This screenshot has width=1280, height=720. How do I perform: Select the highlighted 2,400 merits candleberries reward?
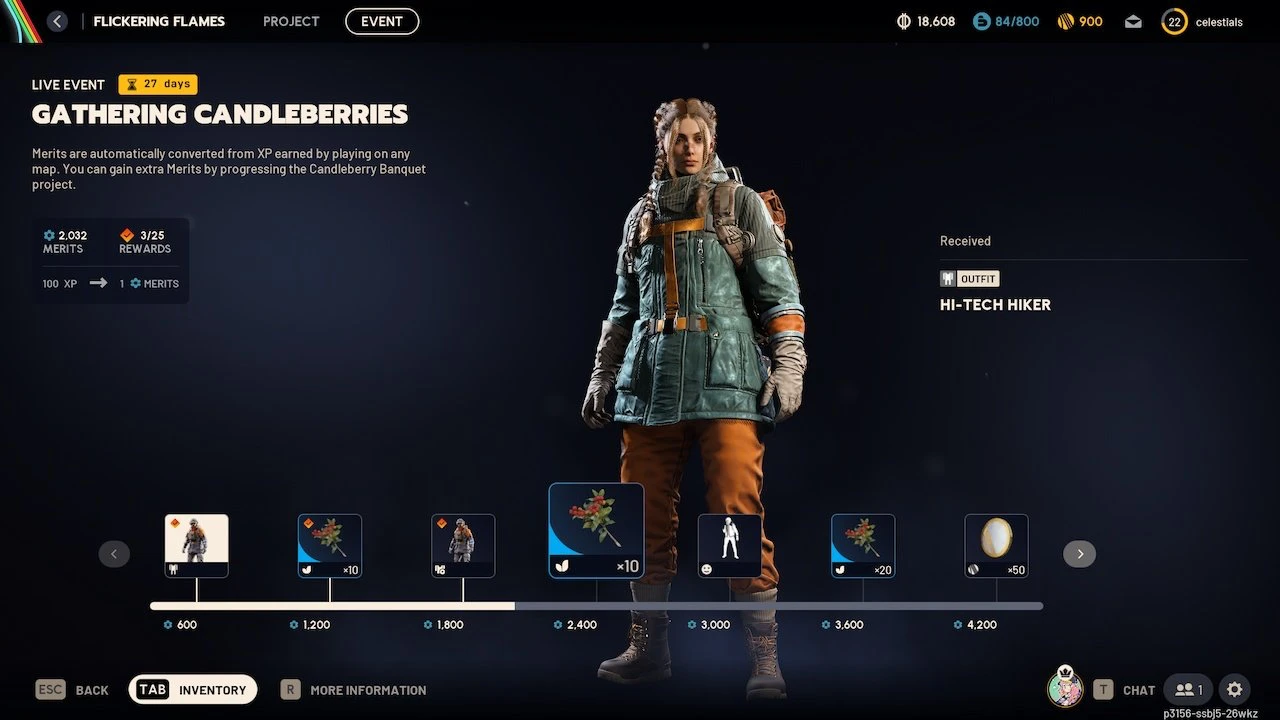pyautogui.click(x=596, y=531)
